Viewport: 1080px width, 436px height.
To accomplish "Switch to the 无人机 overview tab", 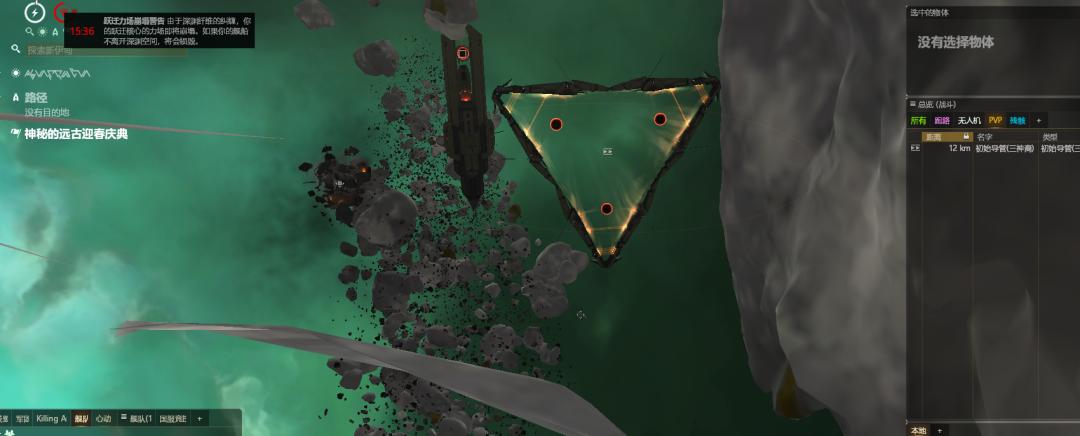I will [x=969, y=120].
